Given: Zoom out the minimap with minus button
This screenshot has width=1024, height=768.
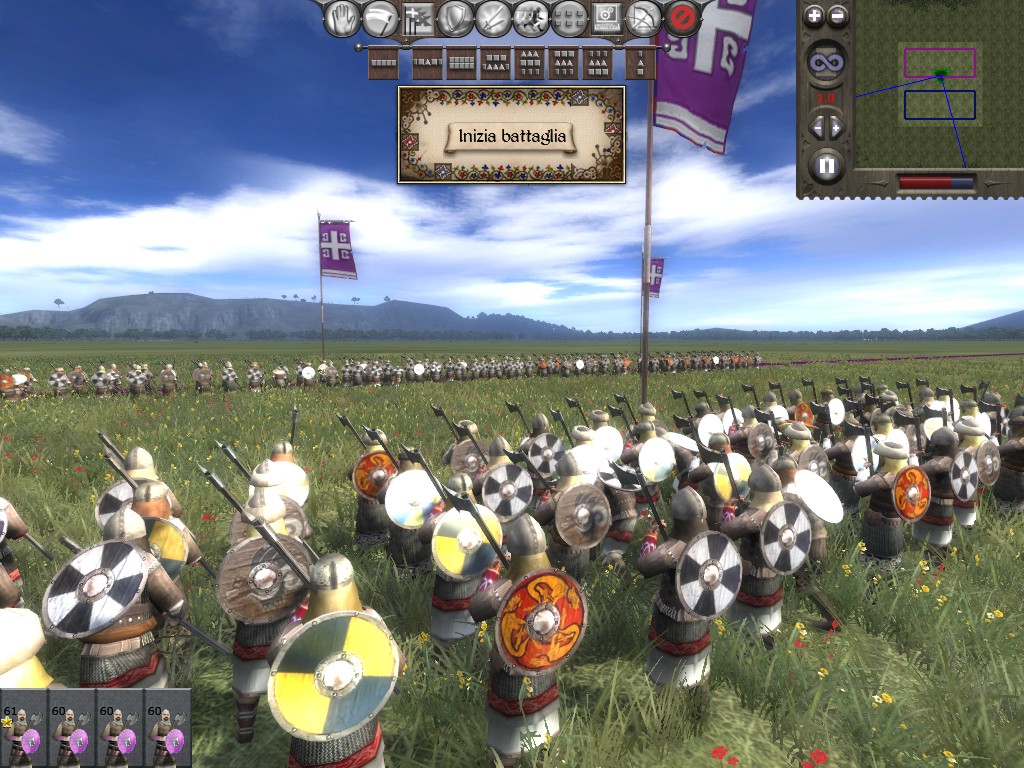Looking at the screenshot, I should [x=838, y=15].
